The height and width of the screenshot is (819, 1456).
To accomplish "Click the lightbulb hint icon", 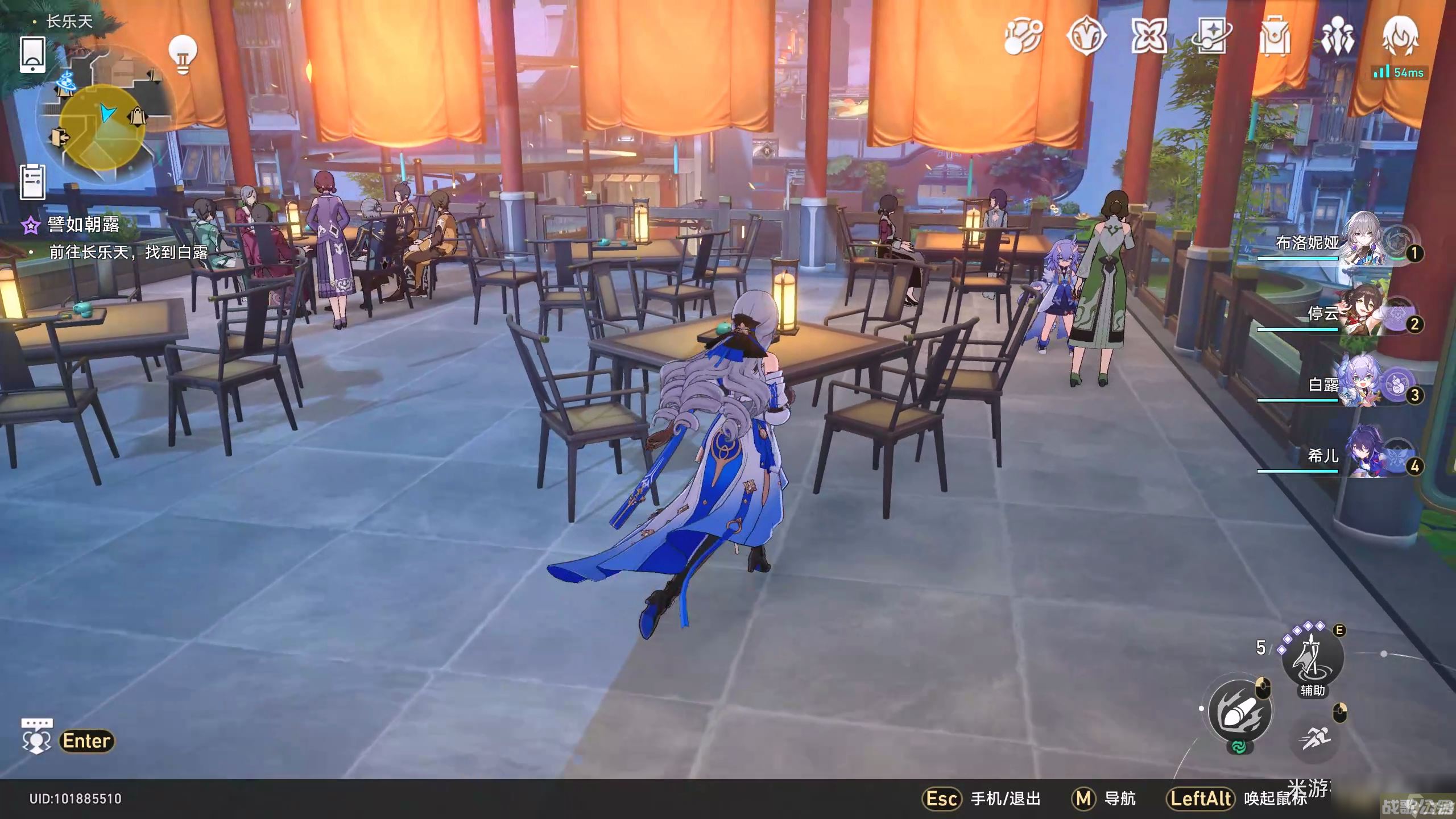I will 183,54.
